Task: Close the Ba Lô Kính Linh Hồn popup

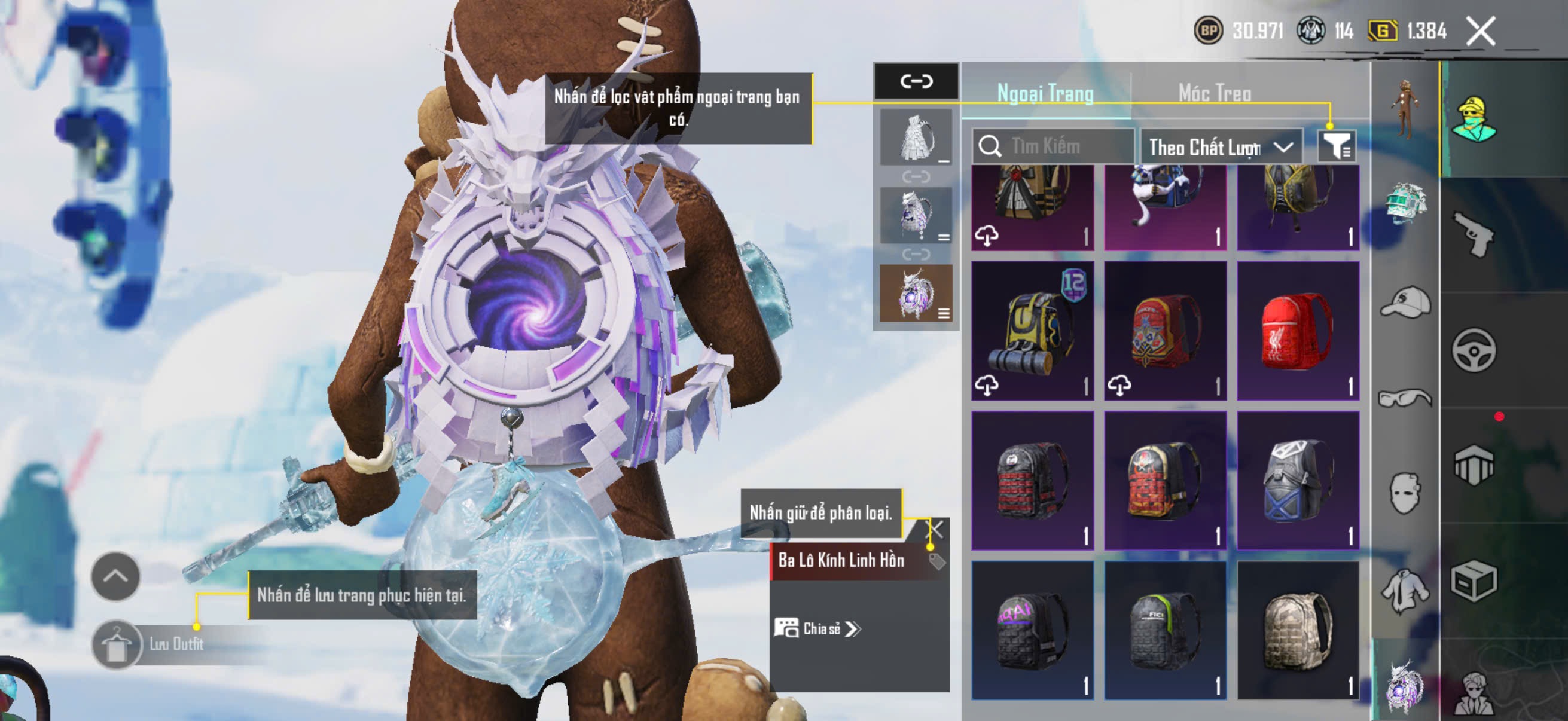Action: (934, 529)
